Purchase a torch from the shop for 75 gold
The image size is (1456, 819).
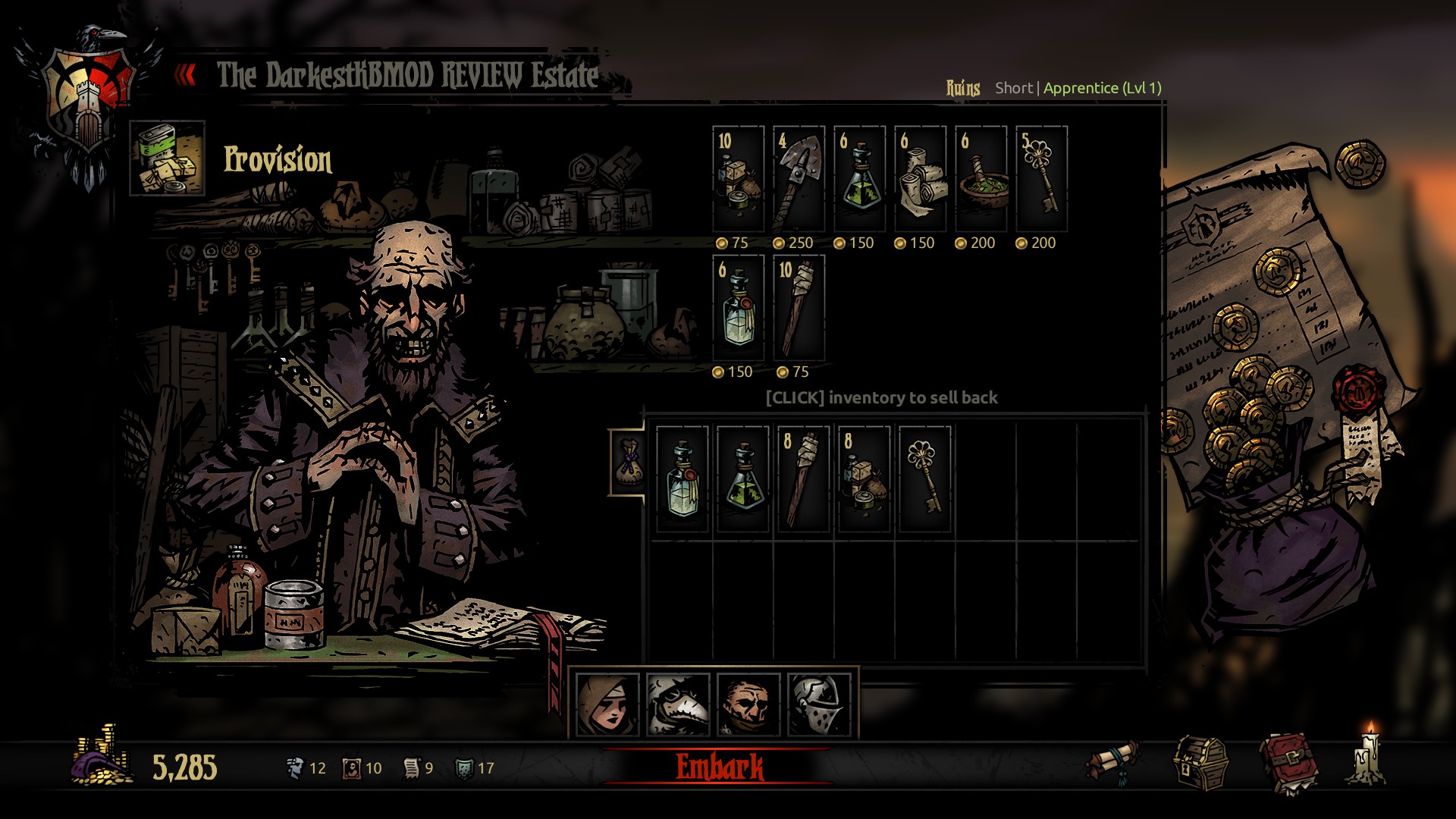799,308
